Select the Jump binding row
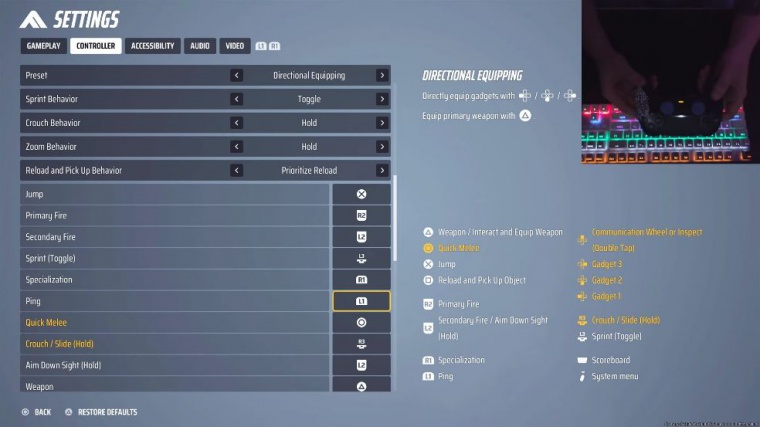The height and width of the screenshot is (427, 760). click(175, 194)
